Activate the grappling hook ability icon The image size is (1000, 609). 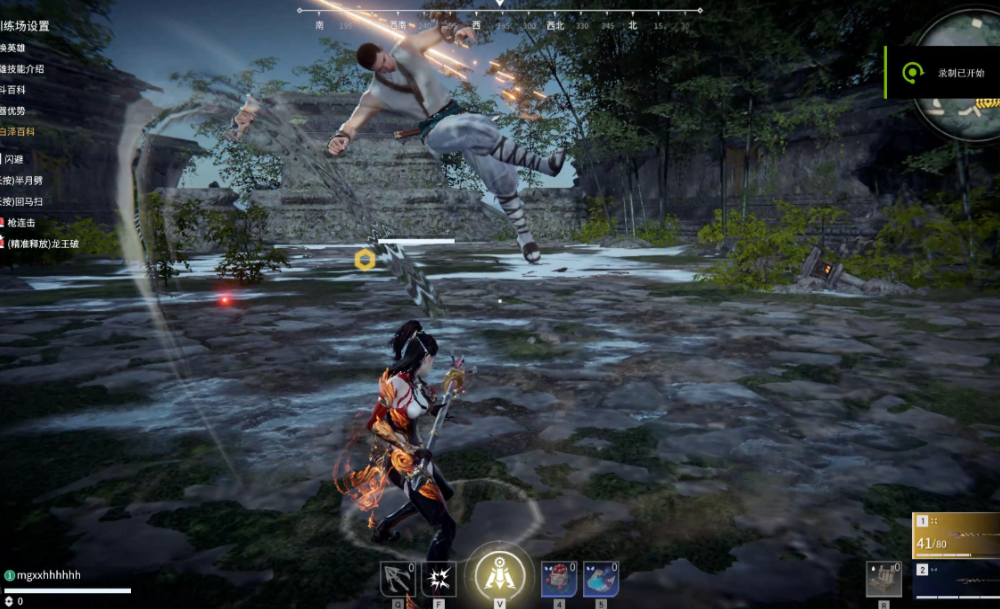pos(397,580)
